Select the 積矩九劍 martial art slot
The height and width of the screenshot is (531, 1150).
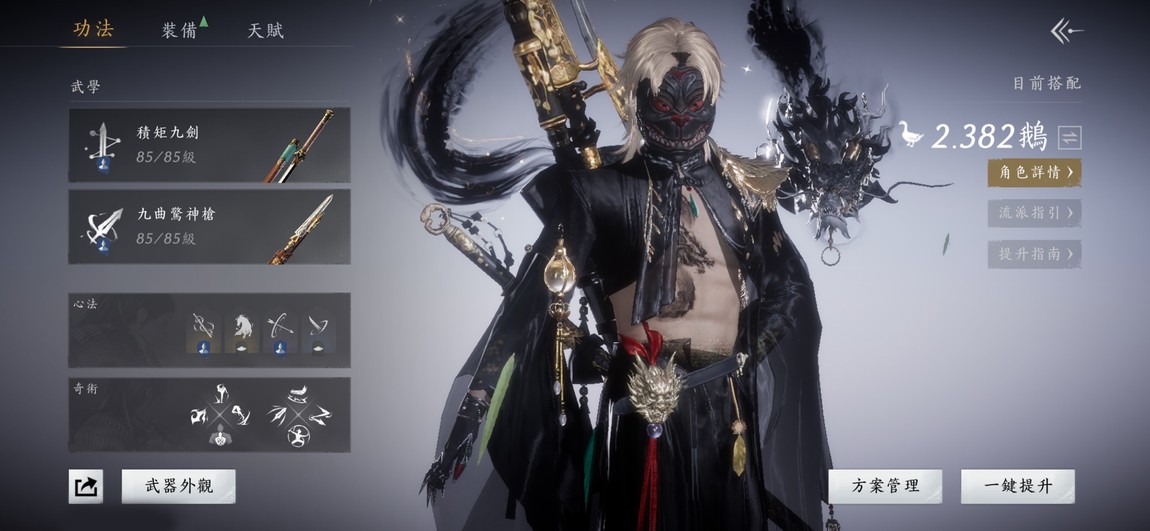(209, 145)
